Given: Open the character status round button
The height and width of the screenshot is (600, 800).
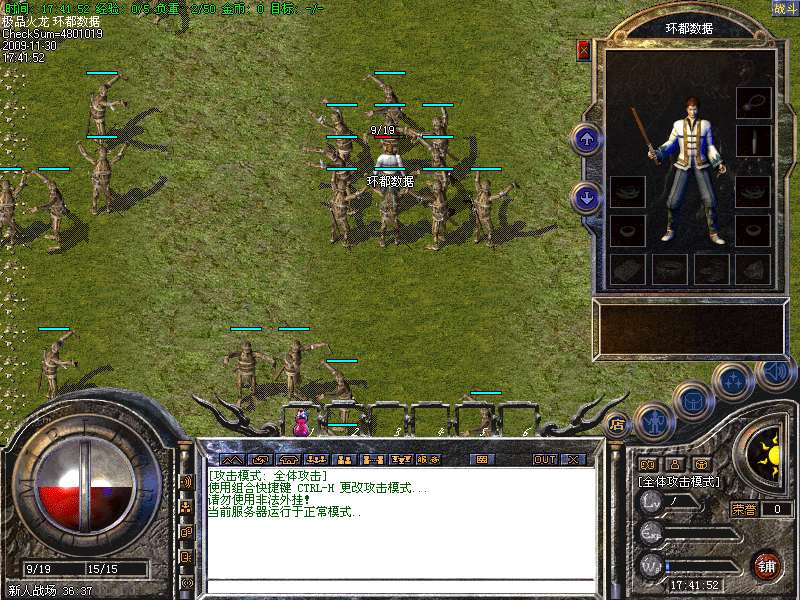Looking at the screenshot, I should pos(654,420).
